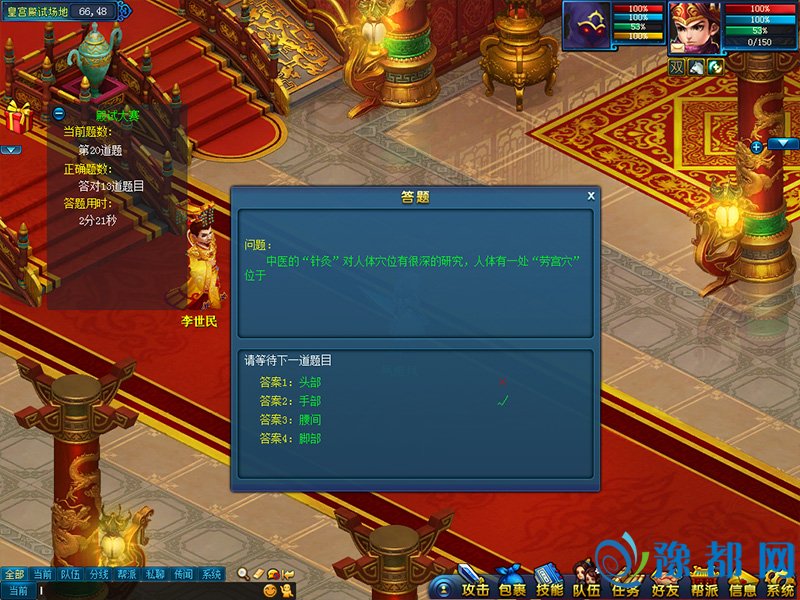
Task: Choose answer 1: 头部
Action: pyautogui.click(x=290, y=382)
